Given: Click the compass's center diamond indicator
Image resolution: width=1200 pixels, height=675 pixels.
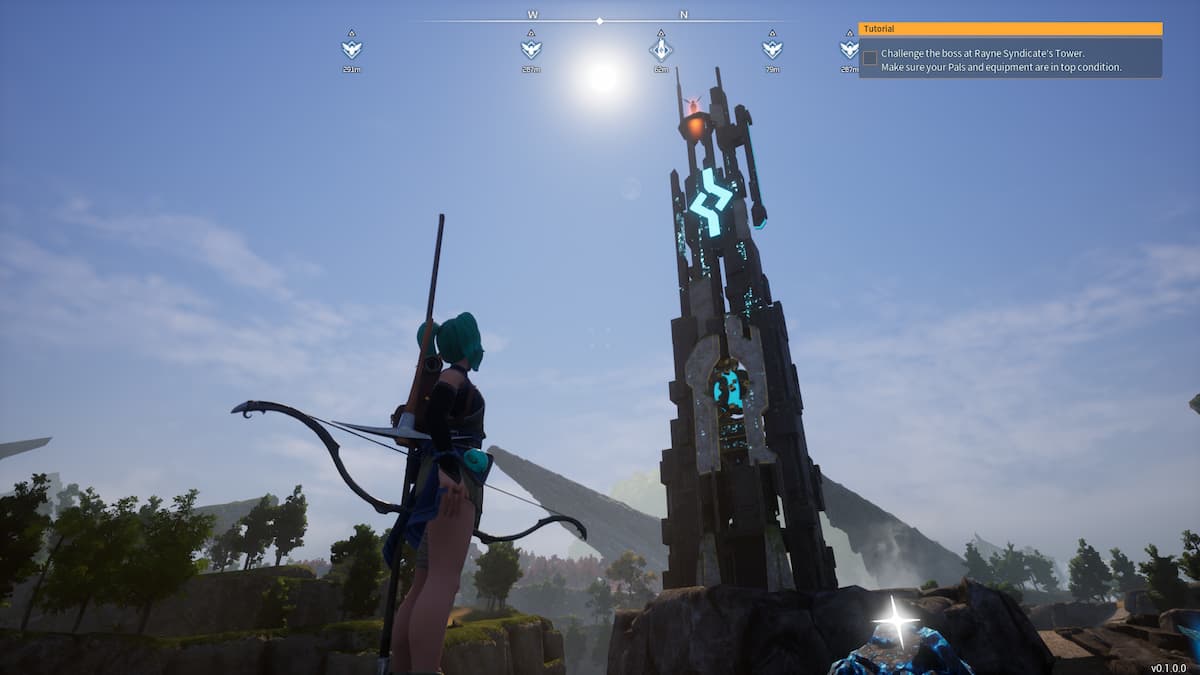Looking at the screenshot, I should (599, 20).
